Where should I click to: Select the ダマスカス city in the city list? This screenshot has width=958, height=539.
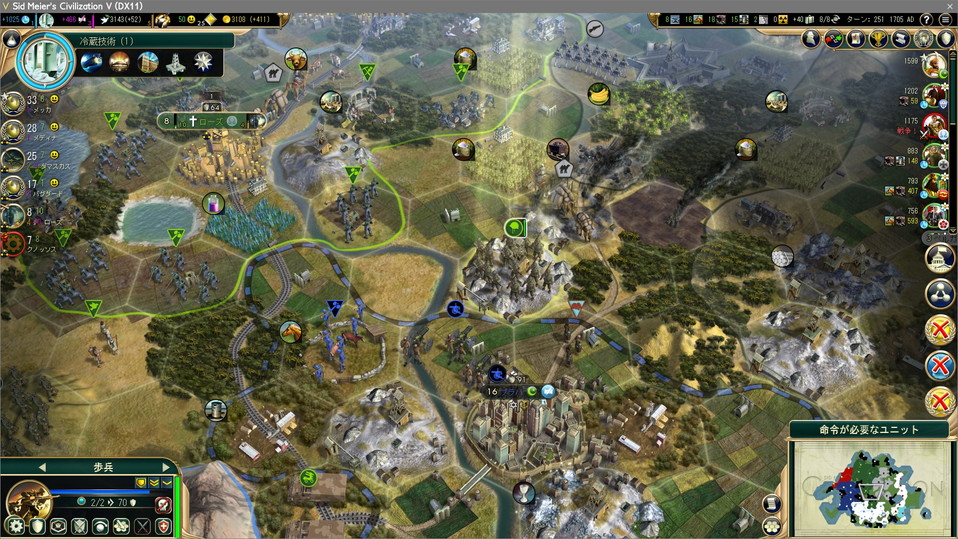(x=14, y=158)
